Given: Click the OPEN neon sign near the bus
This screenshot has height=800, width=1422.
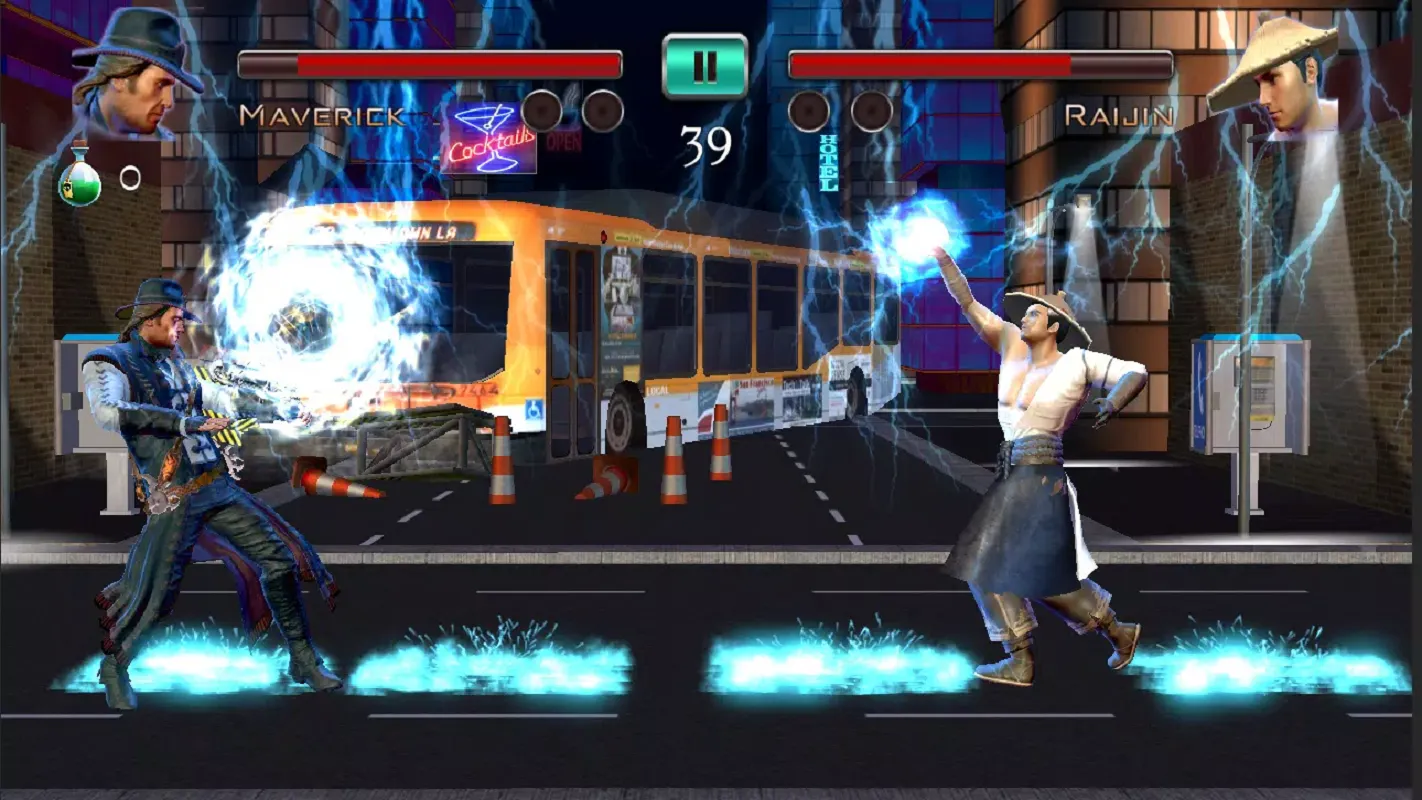Looking at the screenshot, I should [x=565, y=142].
